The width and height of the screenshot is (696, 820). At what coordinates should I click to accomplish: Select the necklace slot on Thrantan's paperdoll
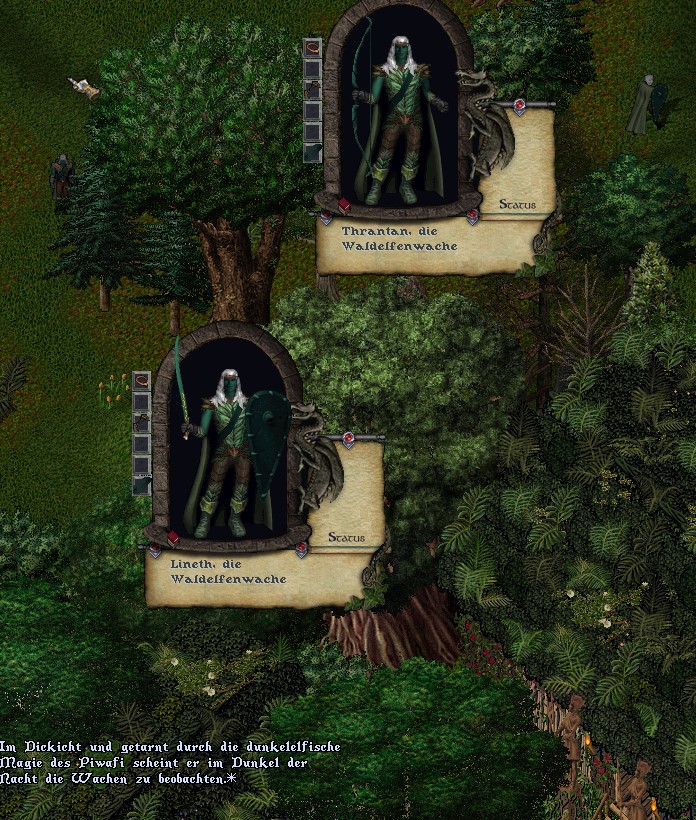pyautogui.click(x=312, y=49)
